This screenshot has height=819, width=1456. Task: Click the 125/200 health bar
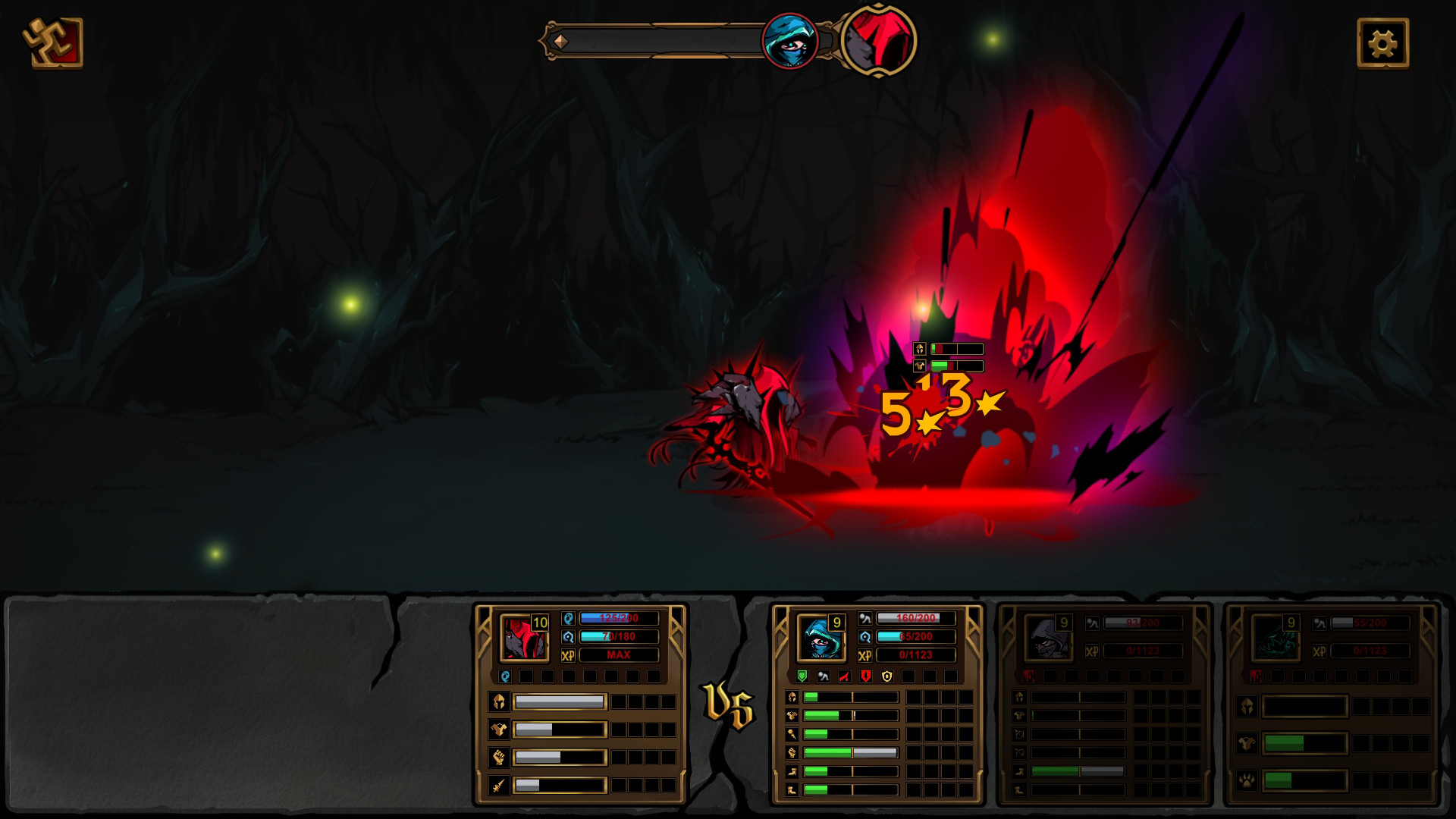coord(619,617)
